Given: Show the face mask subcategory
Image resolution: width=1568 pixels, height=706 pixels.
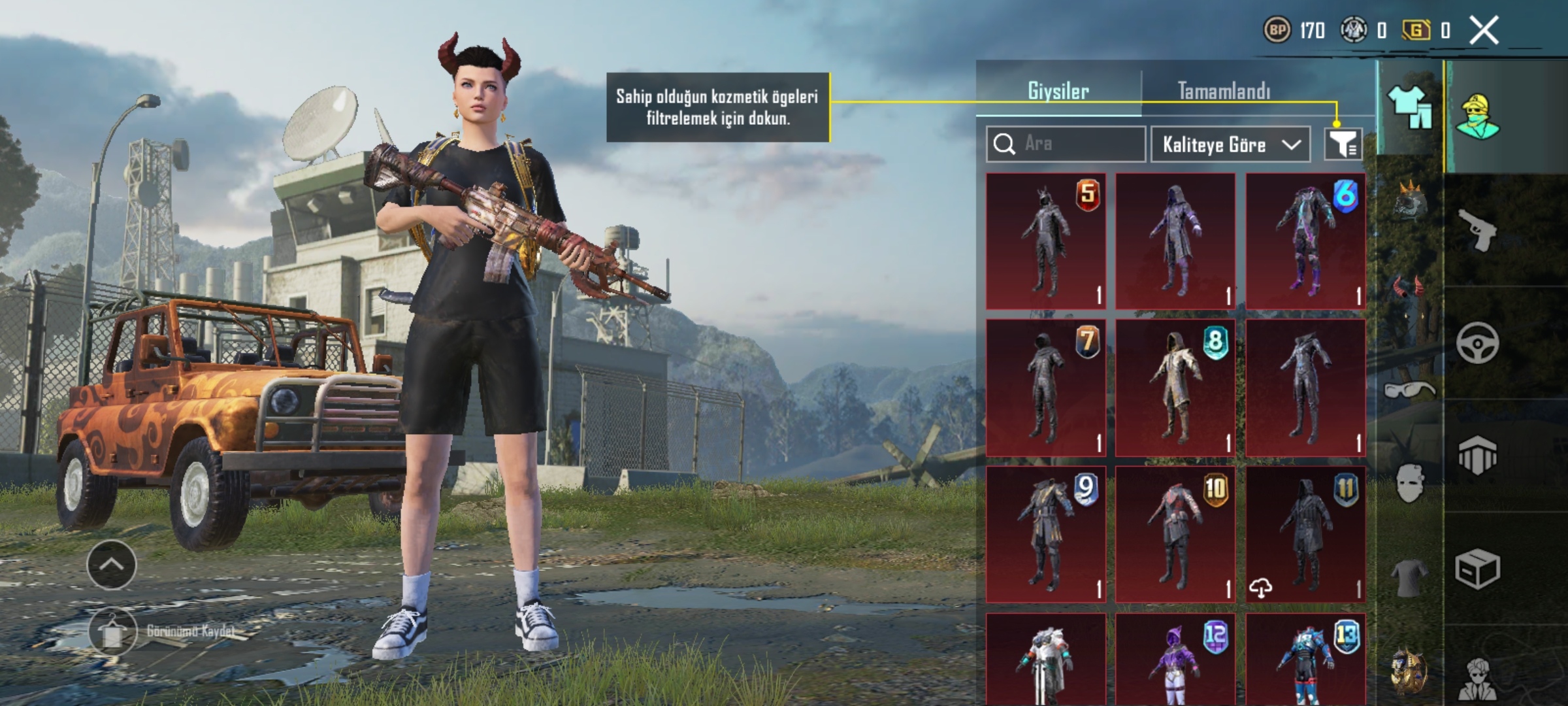Looking at the screenshot, I should (1409, 482).
